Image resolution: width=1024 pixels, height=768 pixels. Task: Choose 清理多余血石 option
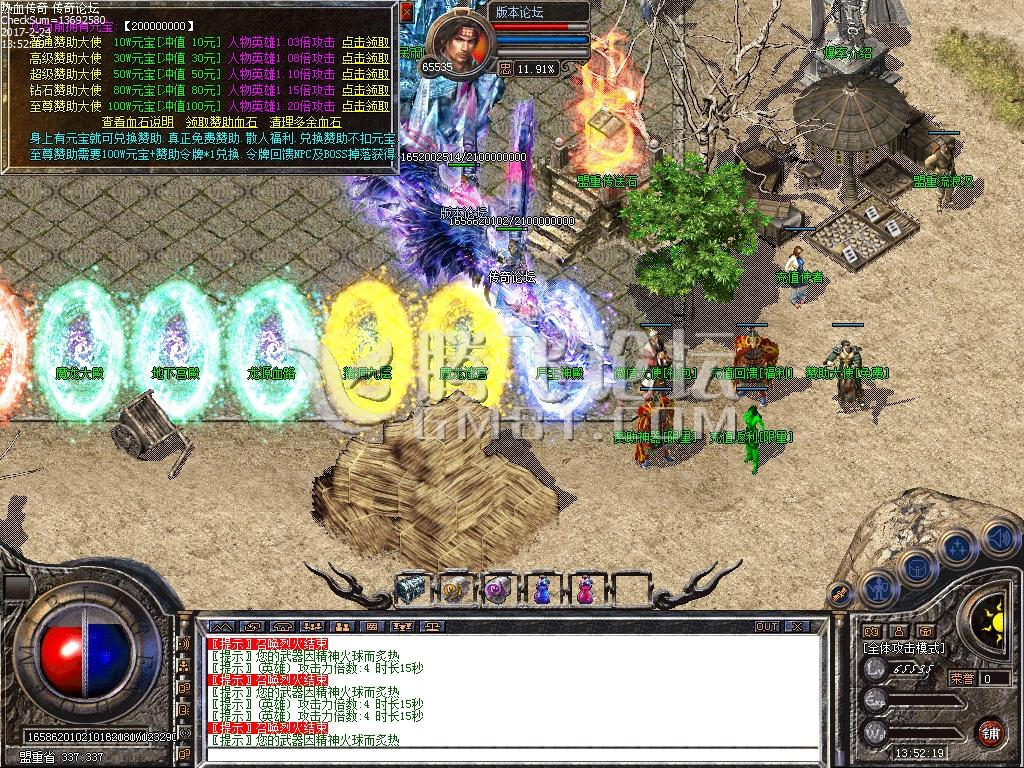tap(306, 122)
